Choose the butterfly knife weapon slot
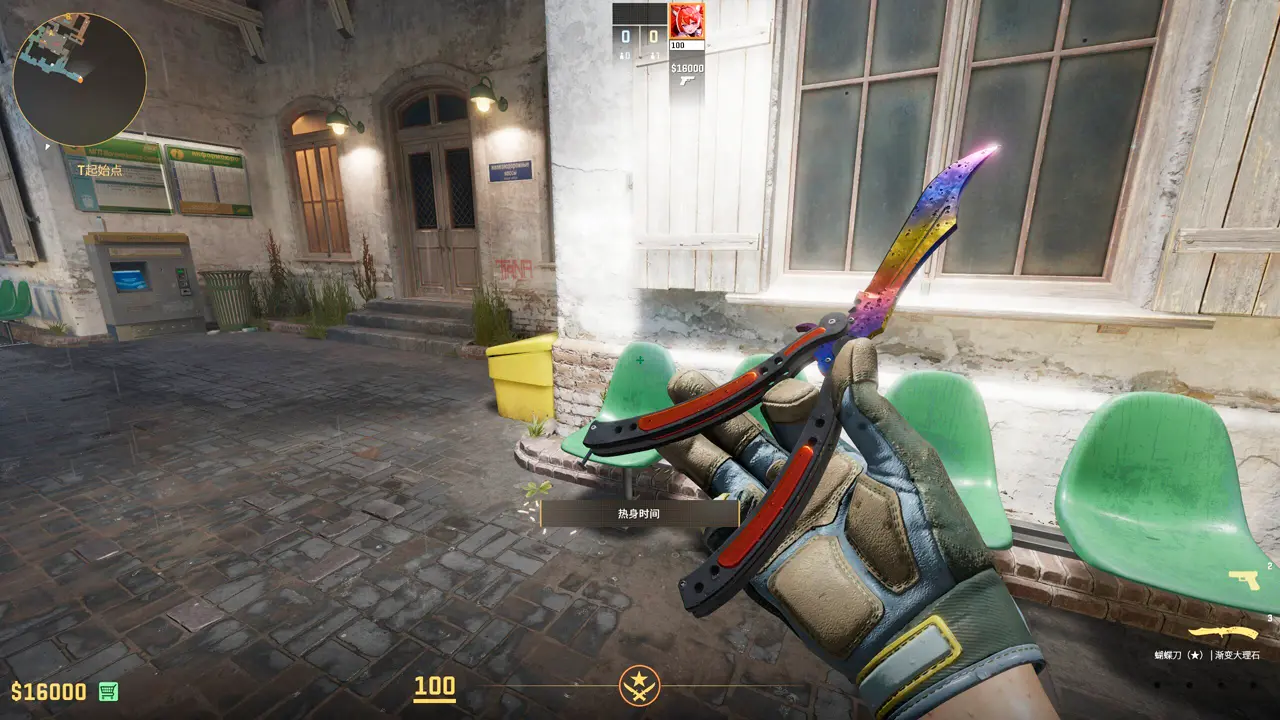The height and width of the screenshot is (720, 1280). [x=1222, y=633]
